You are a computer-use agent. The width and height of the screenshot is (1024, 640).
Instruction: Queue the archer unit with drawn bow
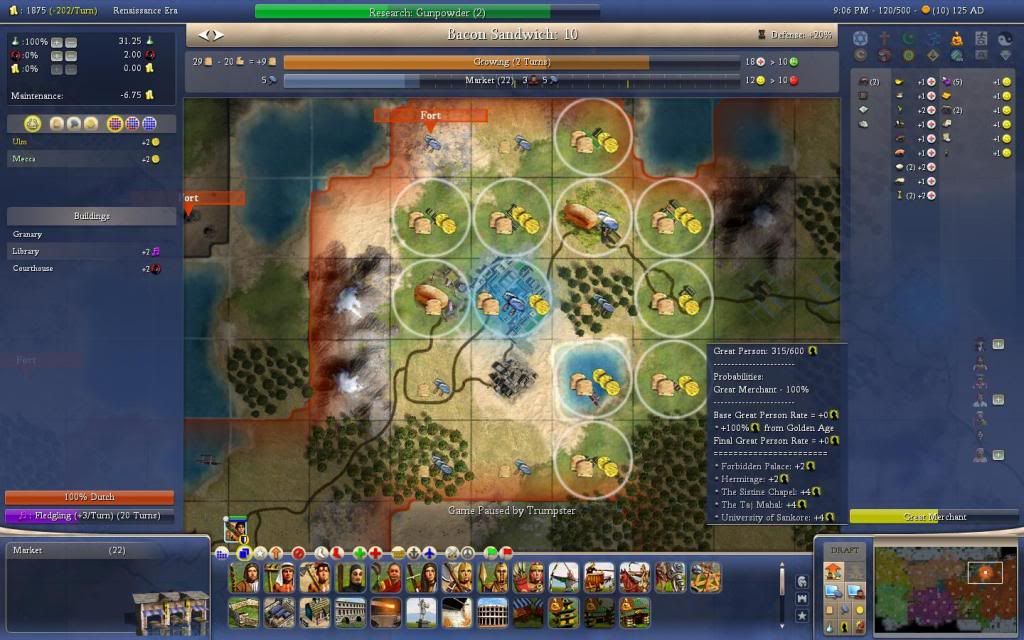(565, 577)
